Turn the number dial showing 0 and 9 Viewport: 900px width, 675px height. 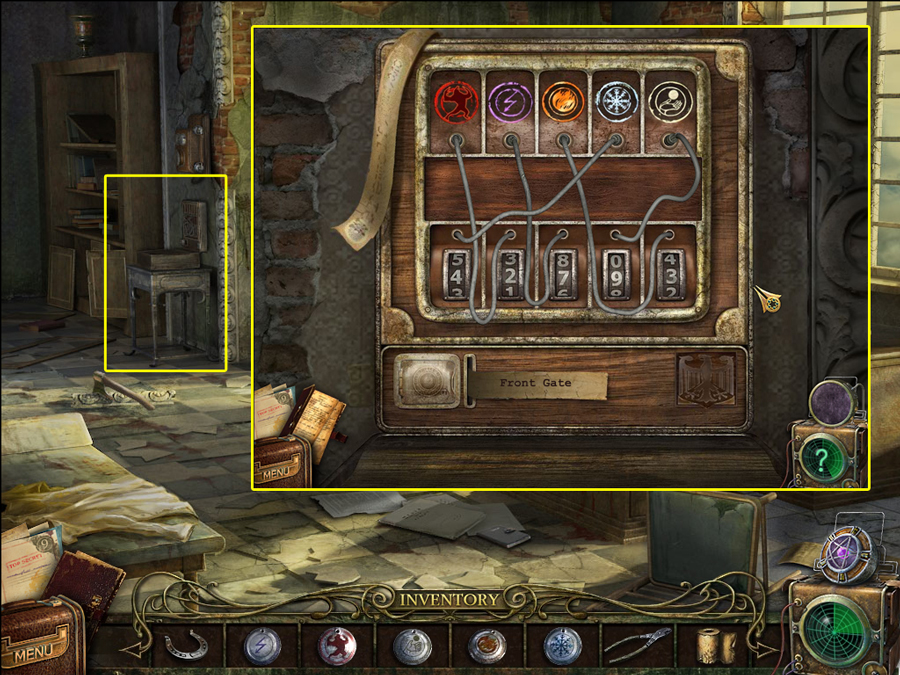613,273
